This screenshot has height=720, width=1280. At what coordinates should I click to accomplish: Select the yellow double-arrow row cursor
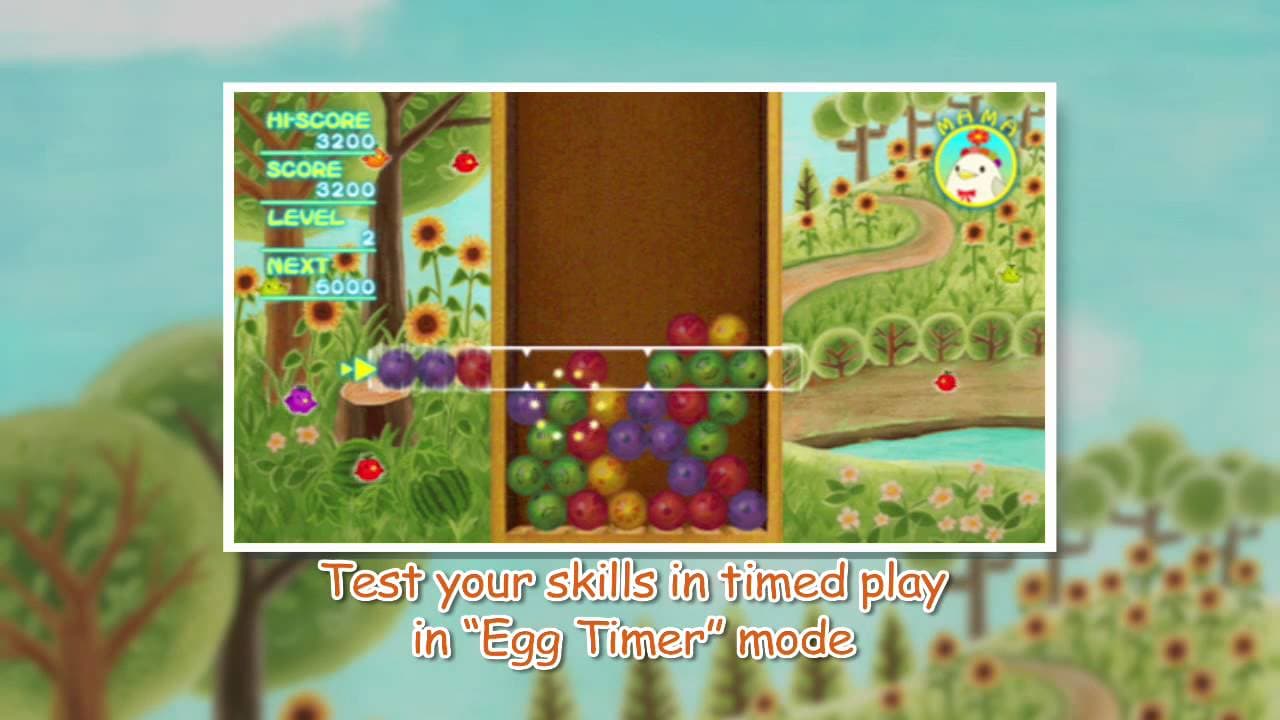(x=360, y=368)
